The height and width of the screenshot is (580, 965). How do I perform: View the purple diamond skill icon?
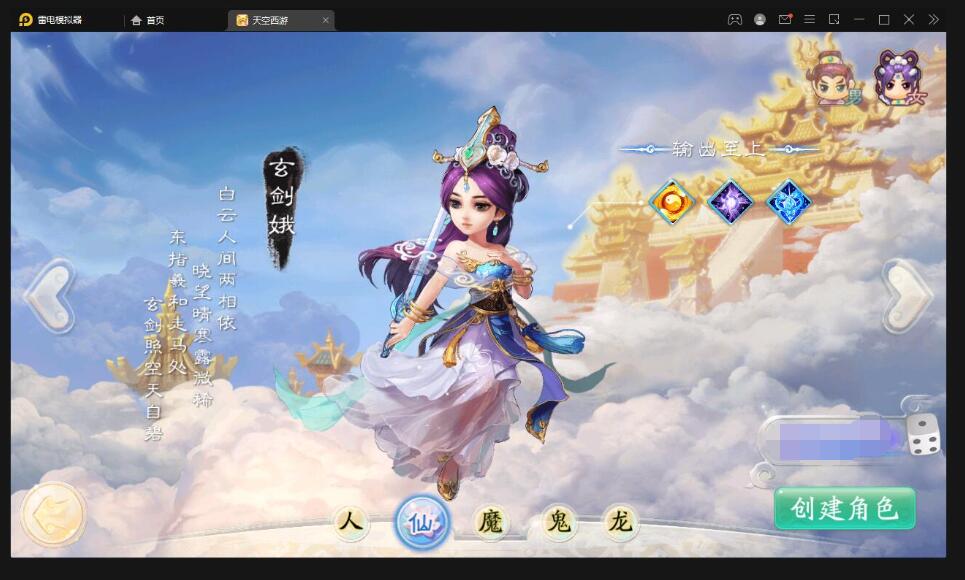coord(730,202)
